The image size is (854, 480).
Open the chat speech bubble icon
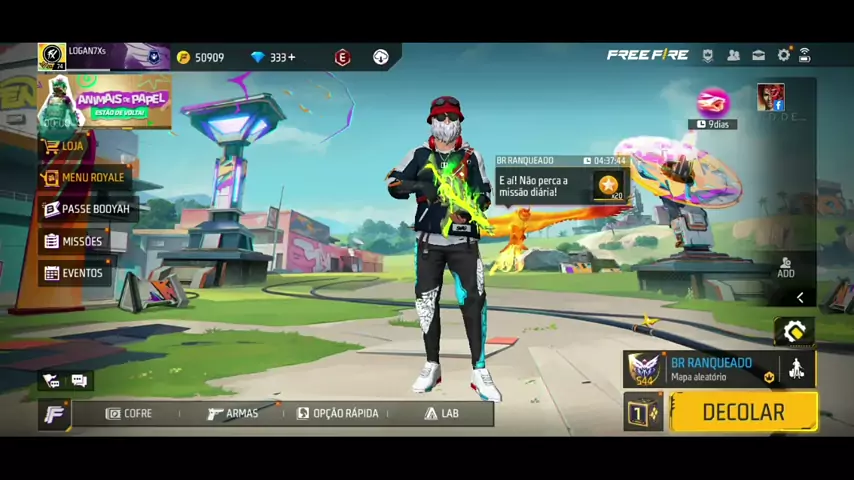pyautogui.click(x=79, y=381)
